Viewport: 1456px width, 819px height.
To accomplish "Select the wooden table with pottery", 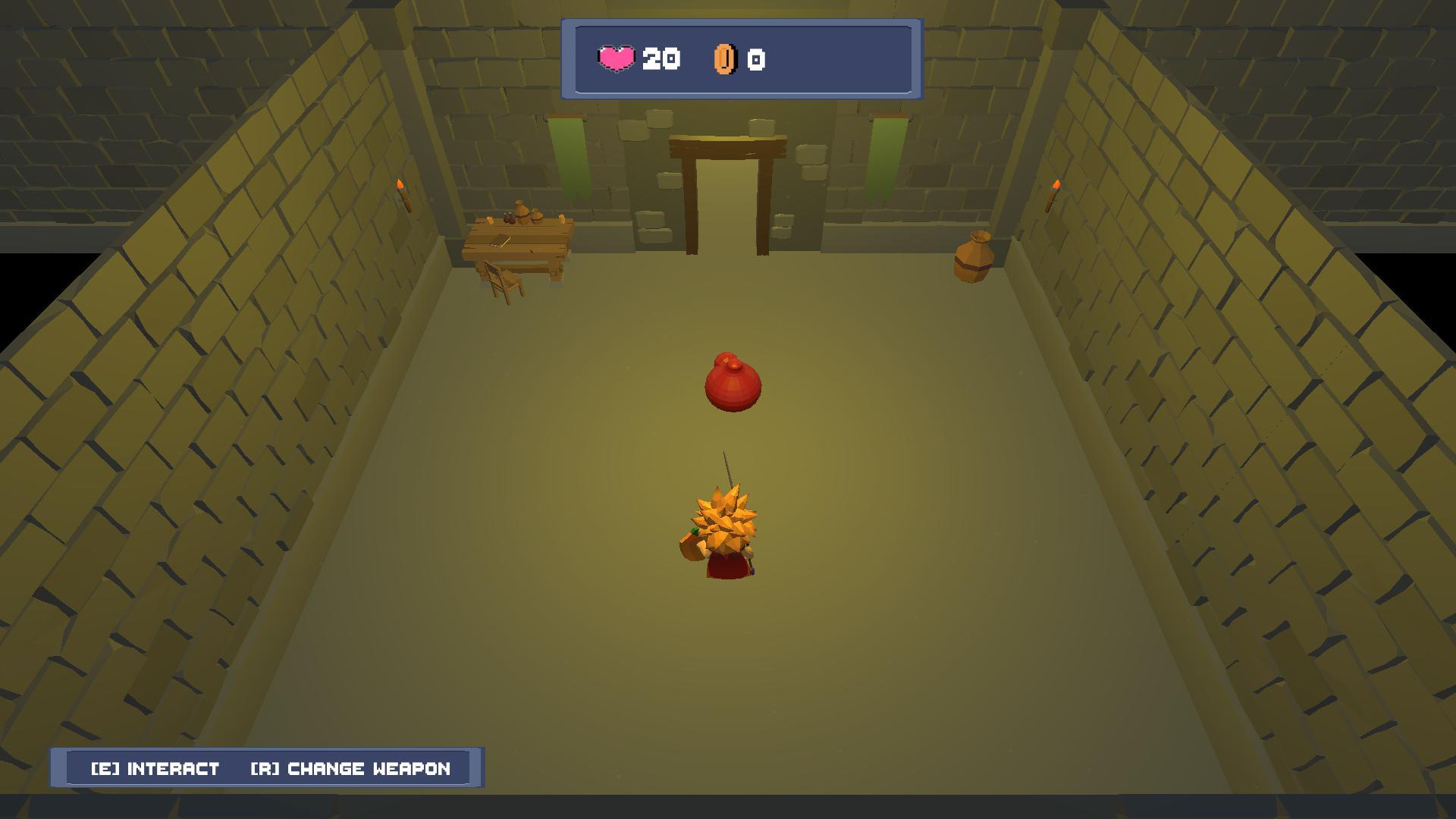I will pyautogui.click(x=518, y=239).
